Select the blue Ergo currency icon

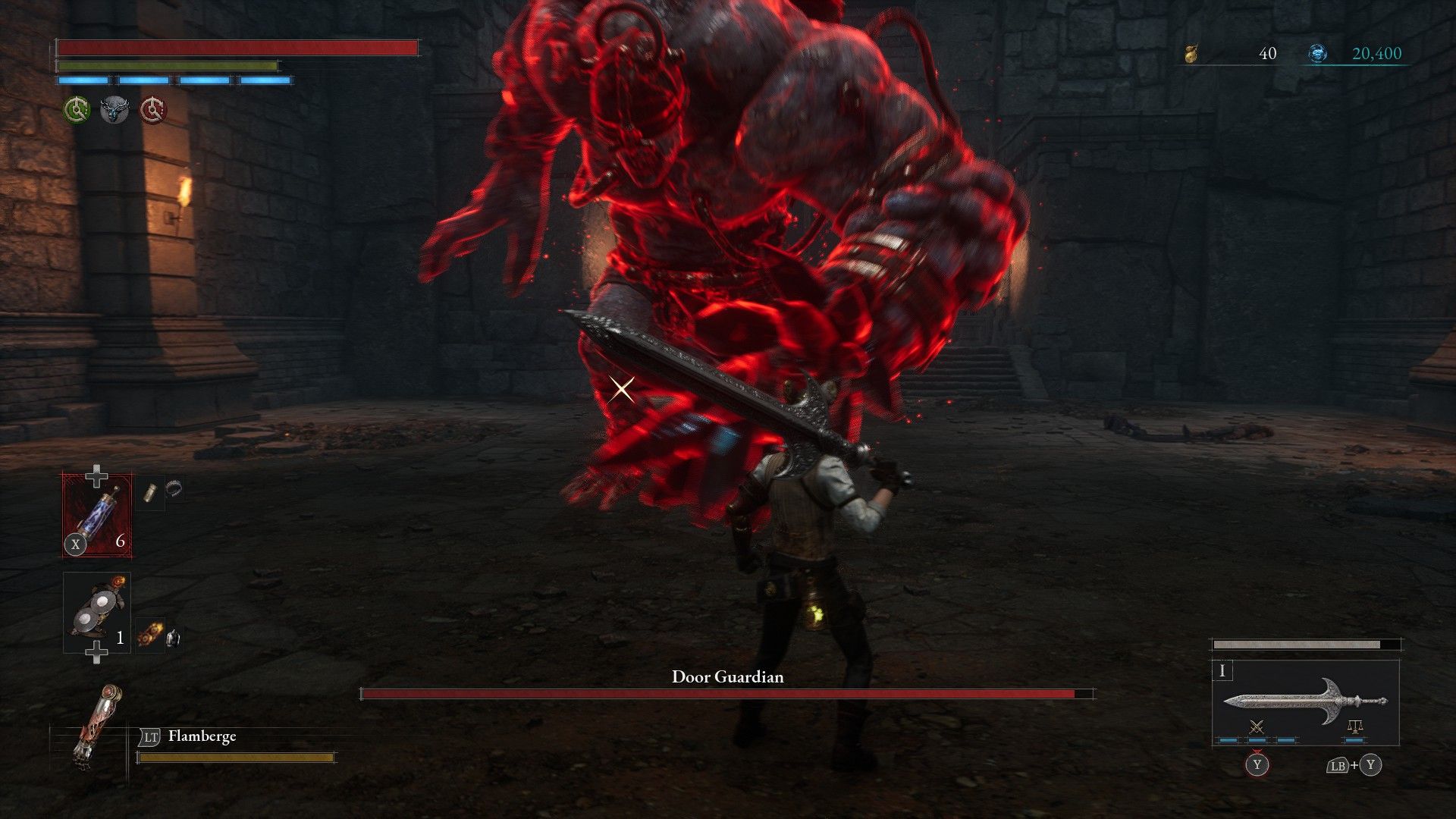pyautogui.click(x=1319, y=52)
